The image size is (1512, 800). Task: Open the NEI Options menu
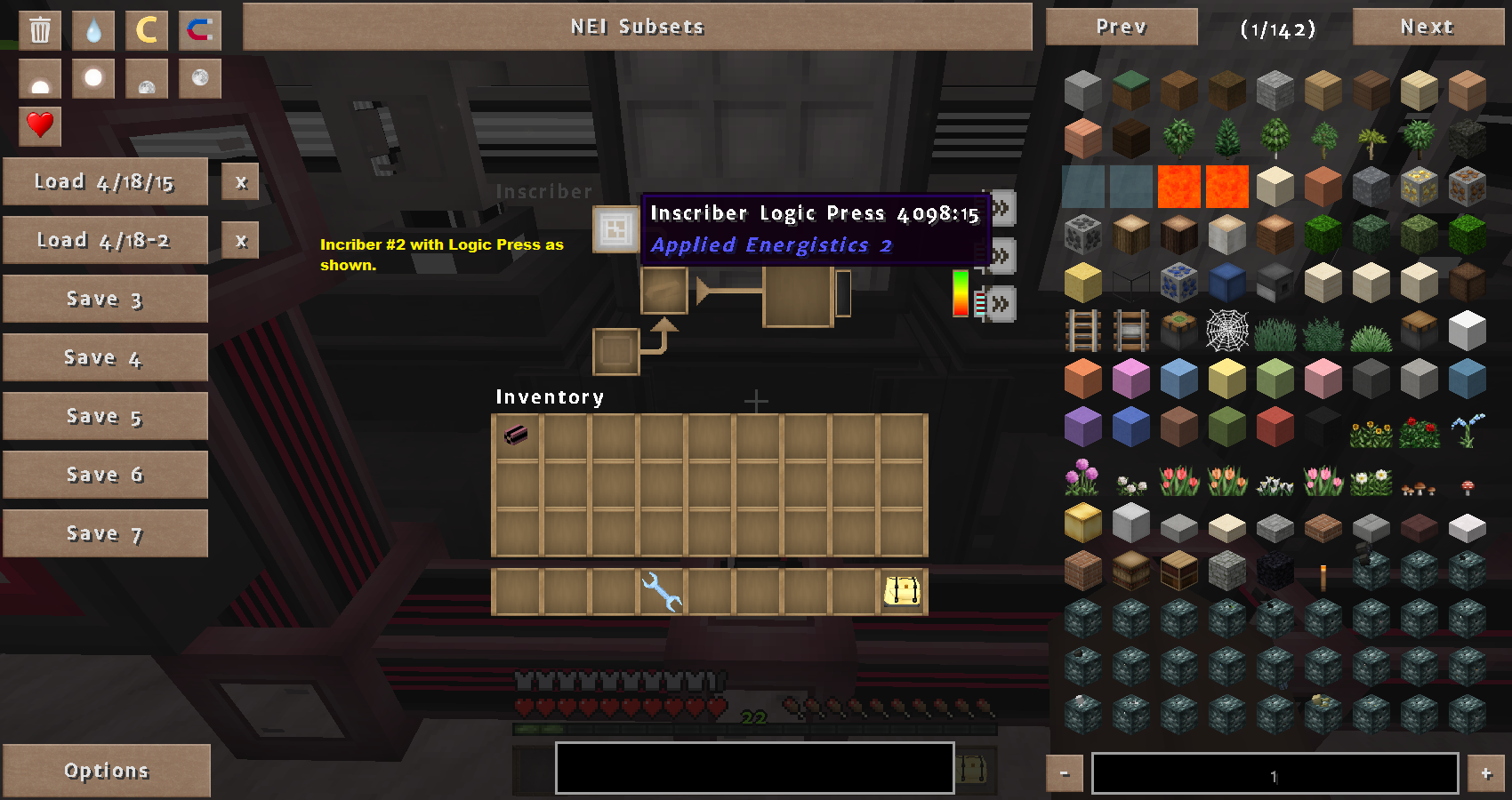point(107,771)
